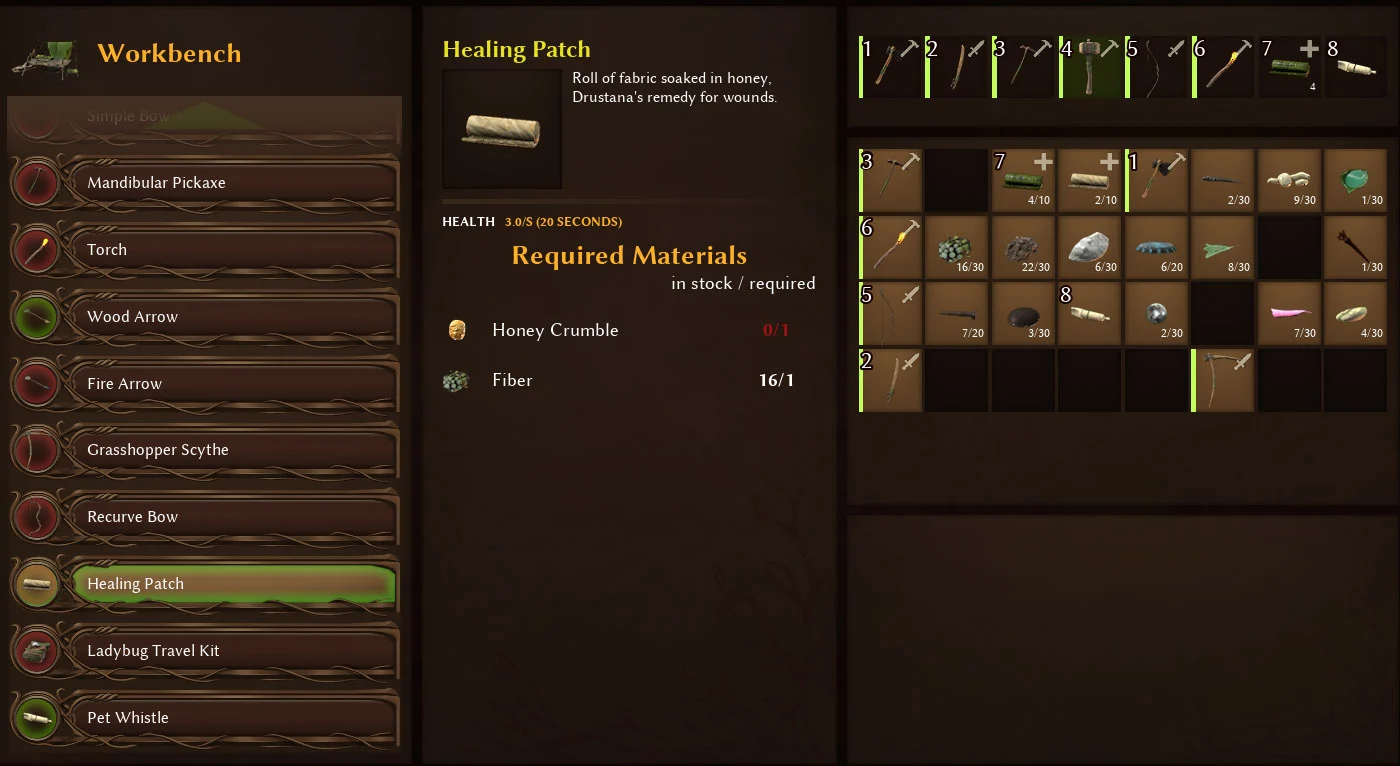
Task: Click the pink petal stack in inventory
Action: pos(1290,313)
